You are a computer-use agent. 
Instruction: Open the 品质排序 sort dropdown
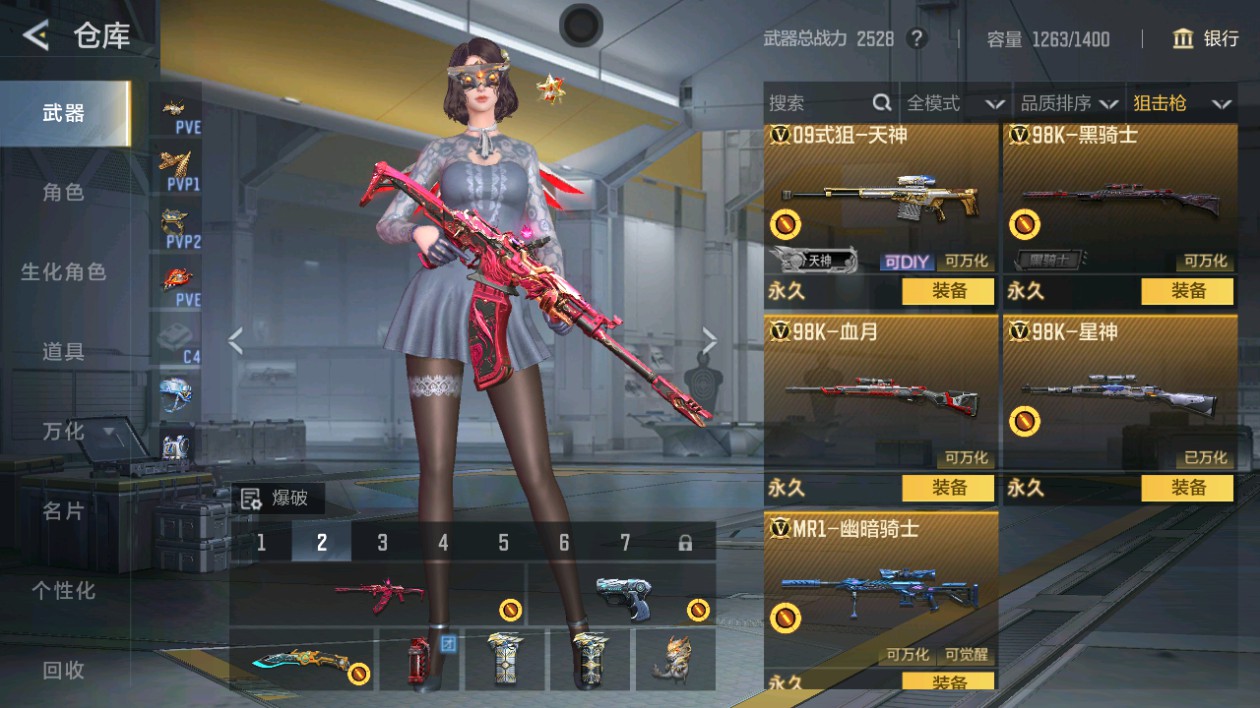coord(1068,103)
